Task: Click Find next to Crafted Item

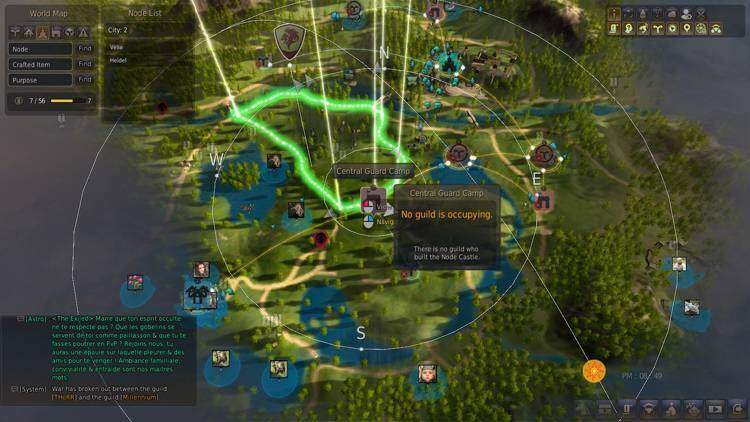Action: (85, 64)
